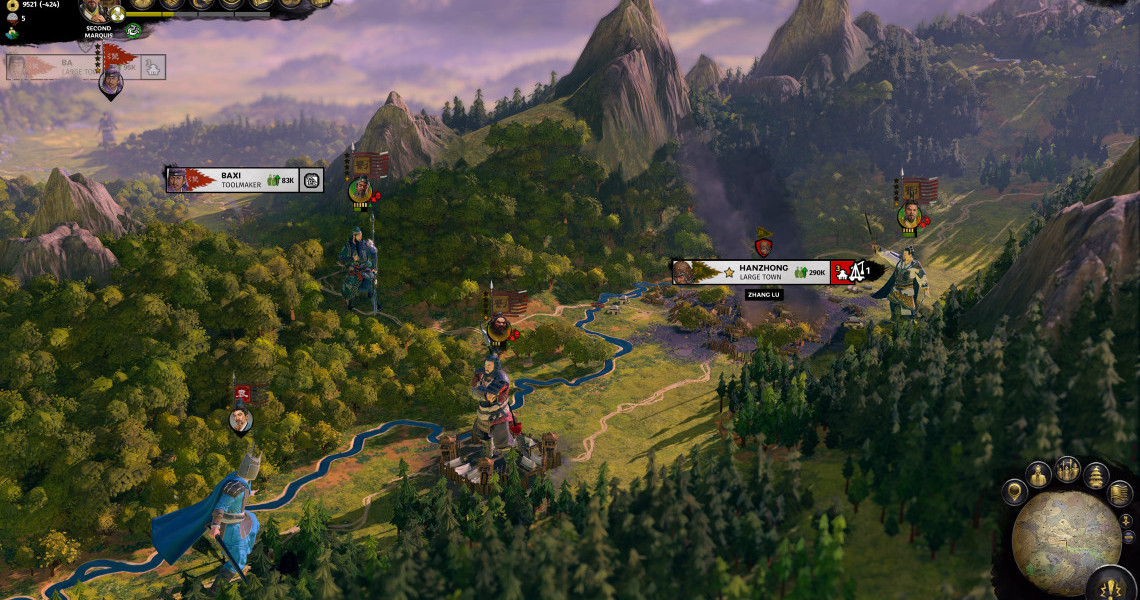The height and width of the screenshot is (600, 1140).
Task: Click the exclamation mark notification button
Action: click(1109, 586)
